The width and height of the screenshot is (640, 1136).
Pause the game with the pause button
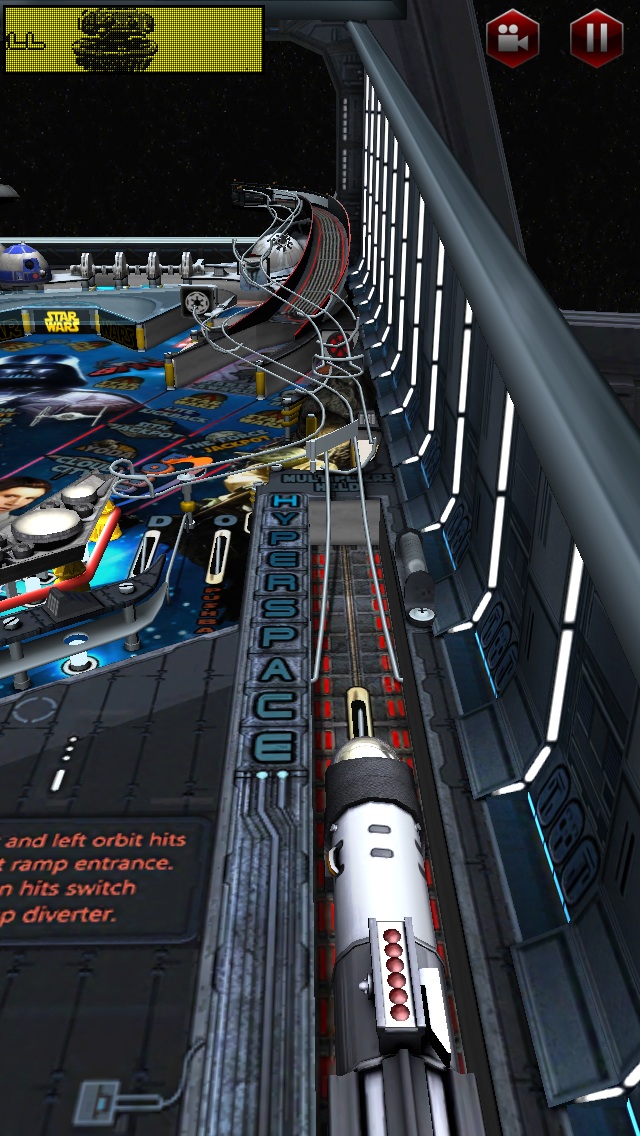click(596, 38)
